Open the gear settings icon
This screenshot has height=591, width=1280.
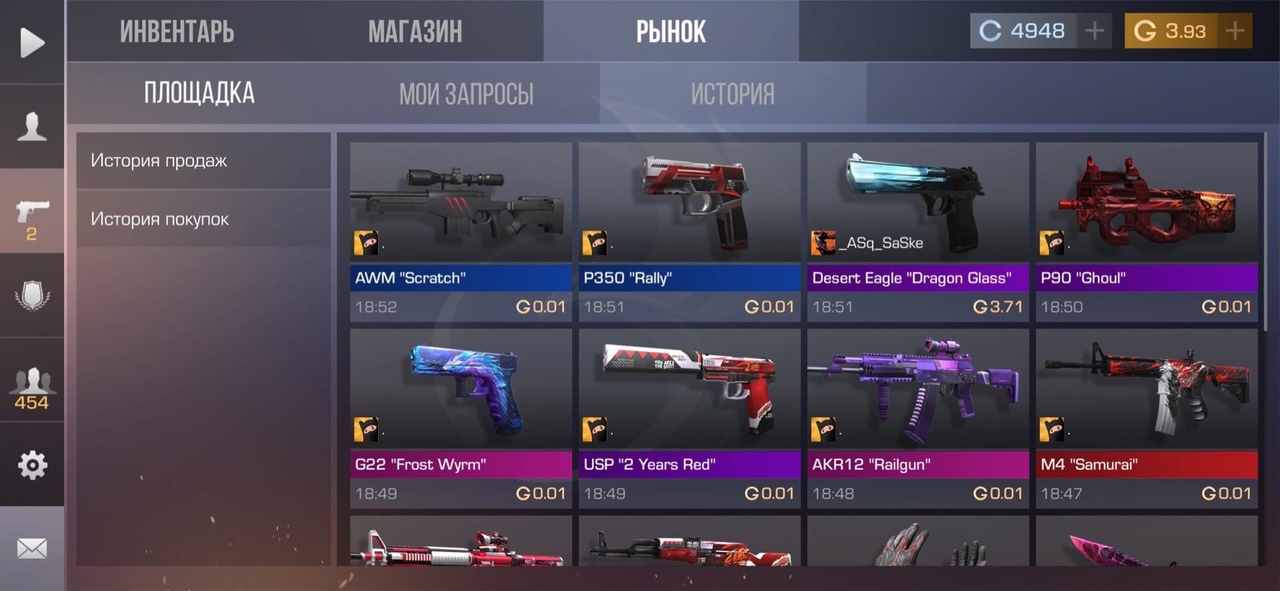click(32, 465)
